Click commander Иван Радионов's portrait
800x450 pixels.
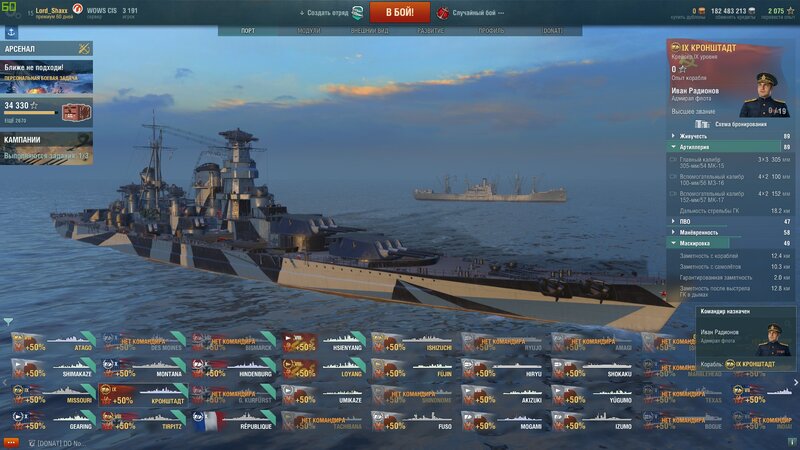tap(765, 96)
